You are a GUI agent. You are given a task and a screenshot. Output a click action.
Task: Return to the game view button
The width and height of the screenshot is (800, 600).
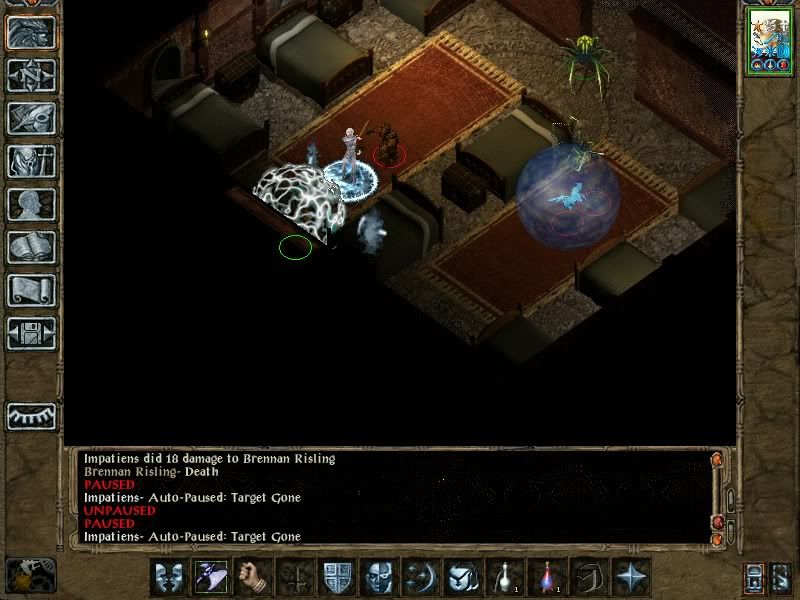31,32
